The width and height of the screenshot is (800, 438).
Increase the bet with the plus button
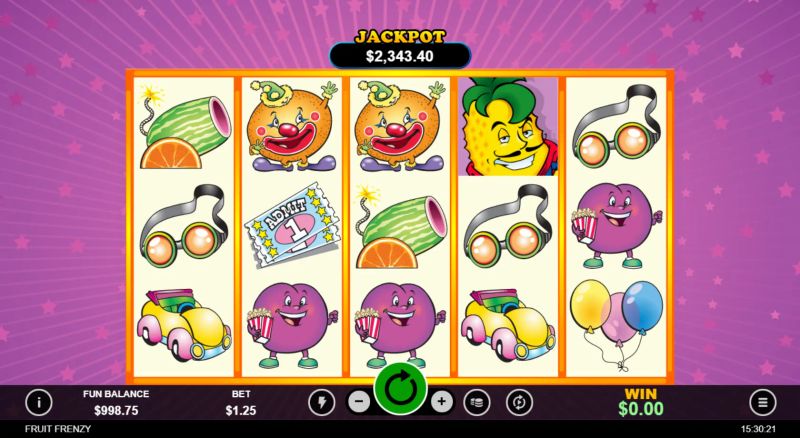coord(442,402)
